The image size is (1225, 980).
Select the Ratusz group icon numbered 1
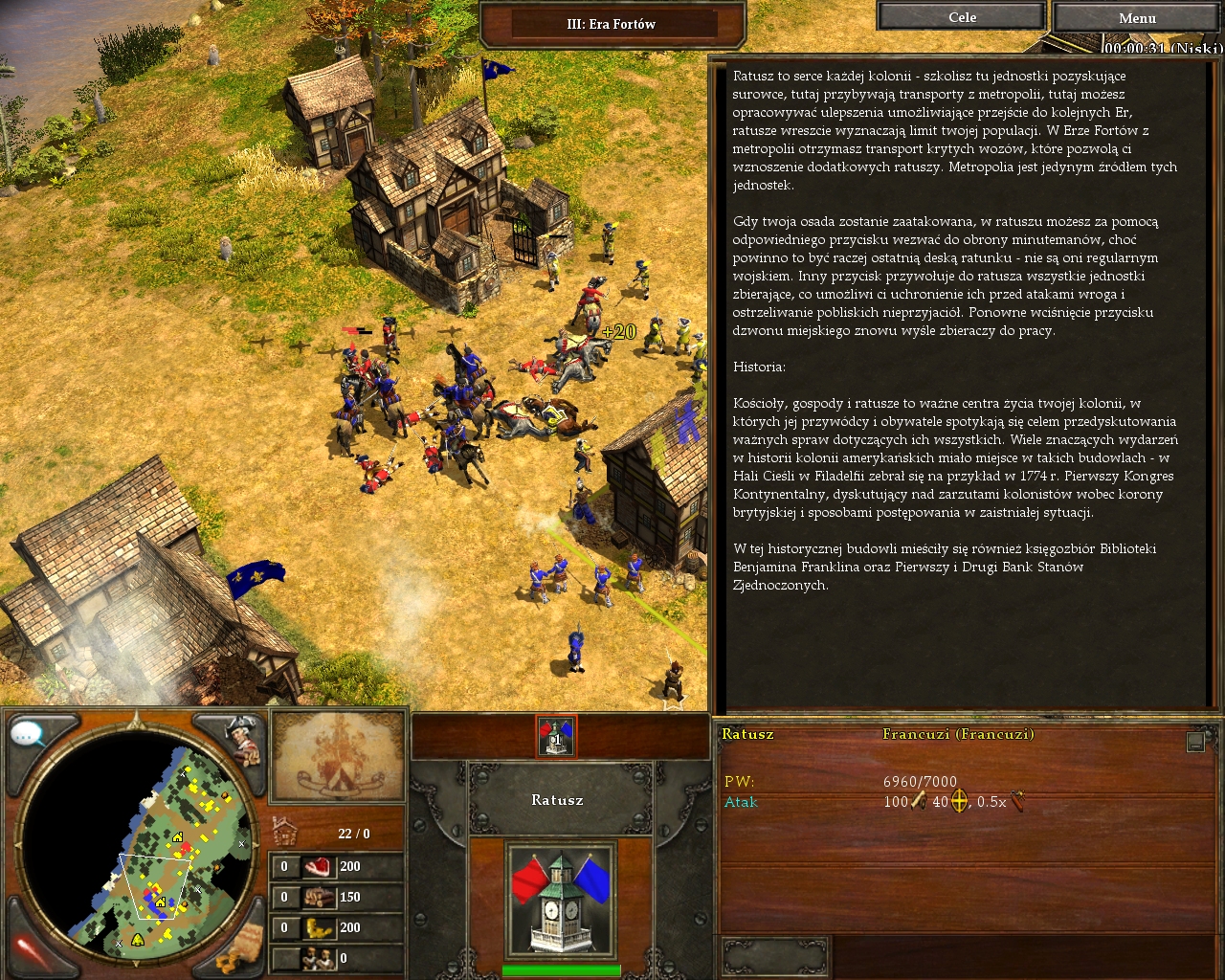(555, 736)
